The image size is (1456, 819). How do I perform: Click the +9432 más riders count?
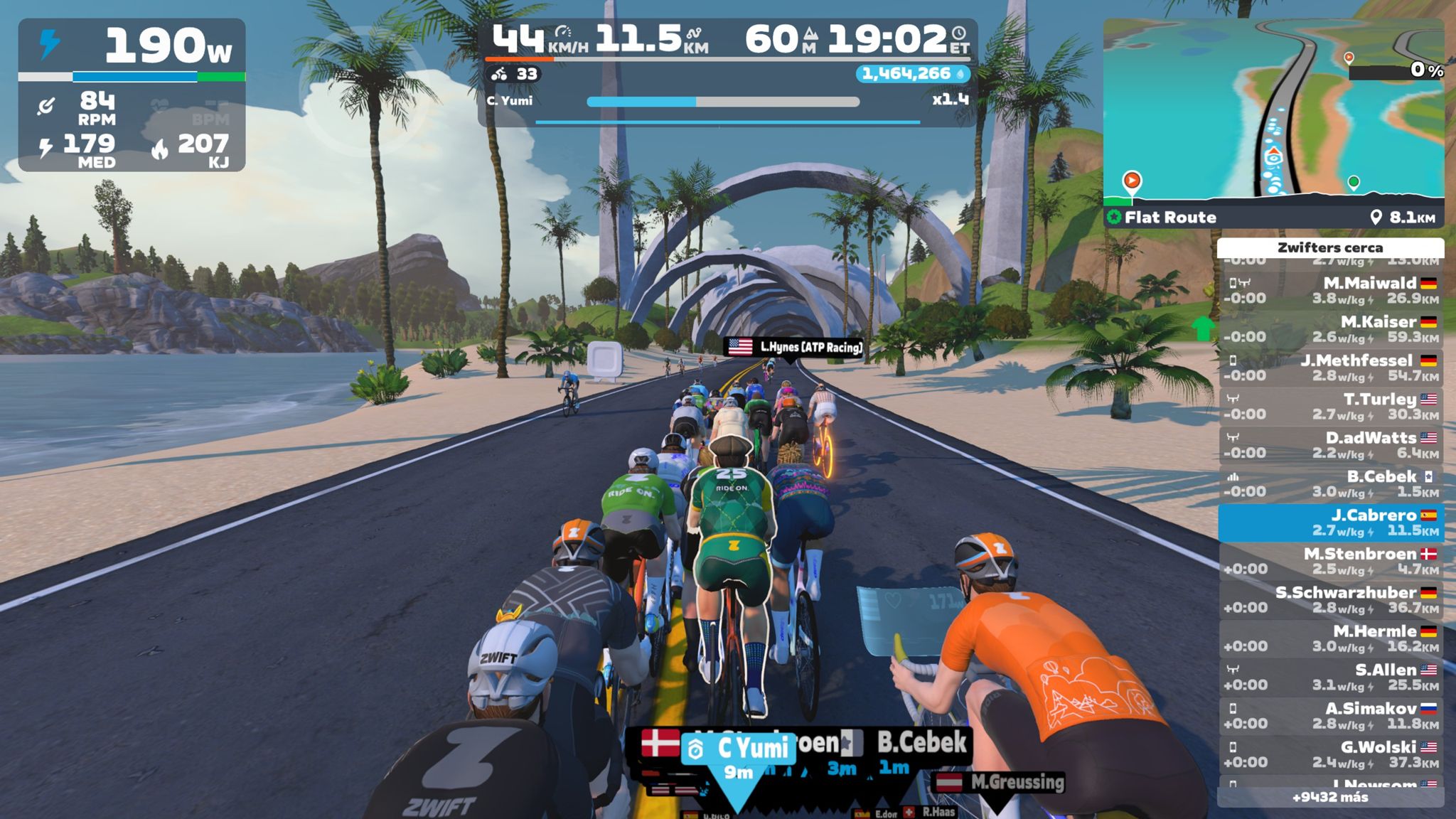(1330, 797)
